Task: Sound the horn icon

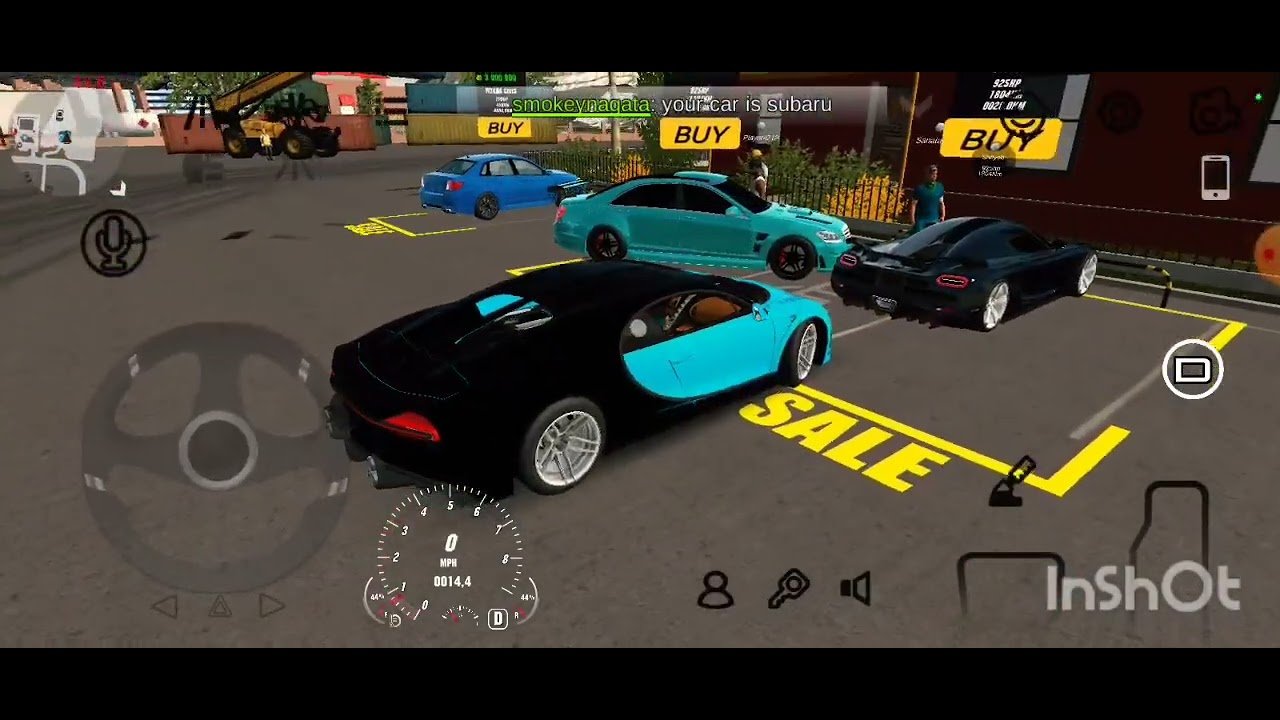Action: point(856,589)
